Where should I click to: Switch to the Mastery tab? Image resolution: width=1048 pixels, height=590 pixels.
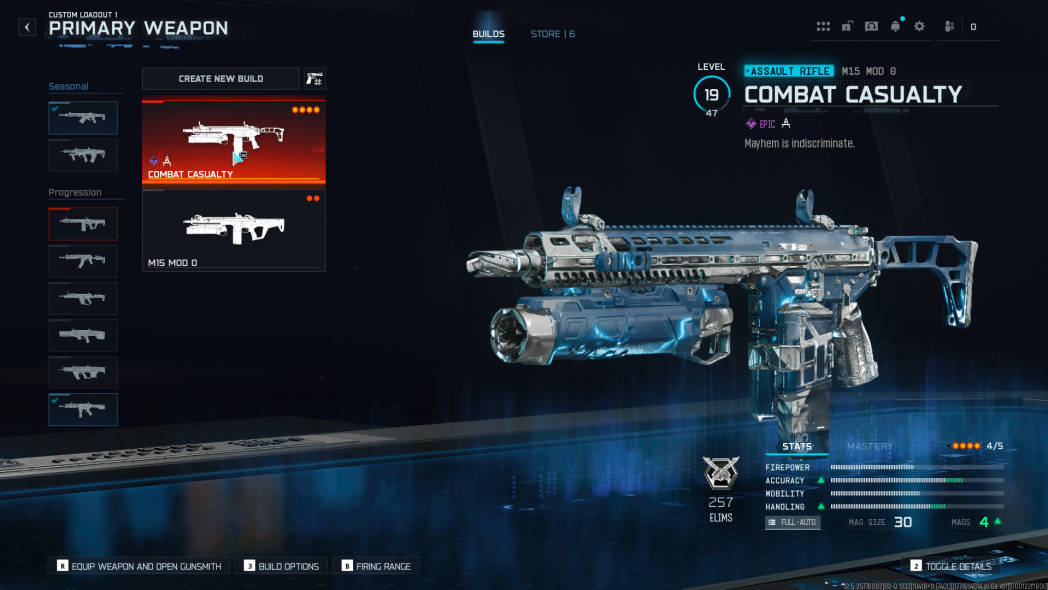click(870, 446)
